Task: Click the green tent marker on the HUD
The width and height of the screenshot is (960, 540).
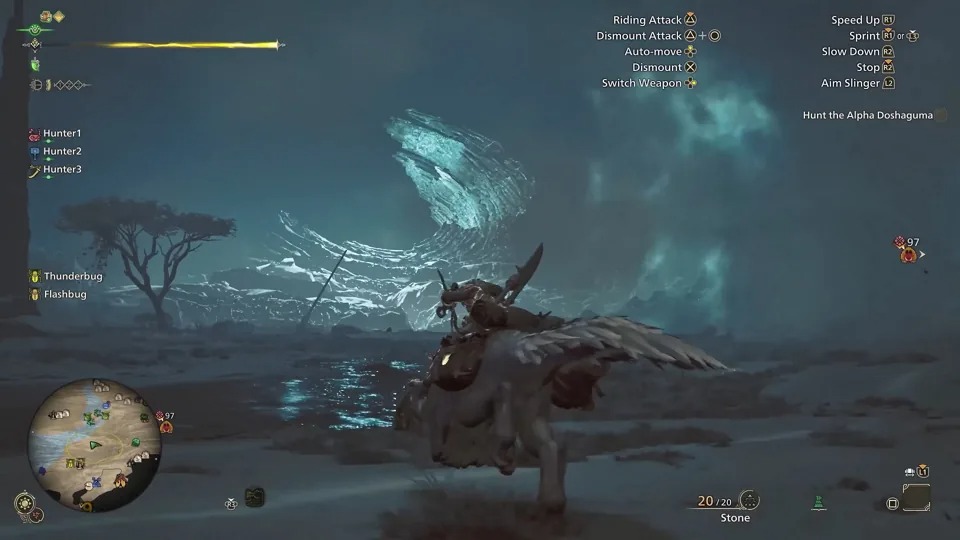Action: [x=819, y=501]
